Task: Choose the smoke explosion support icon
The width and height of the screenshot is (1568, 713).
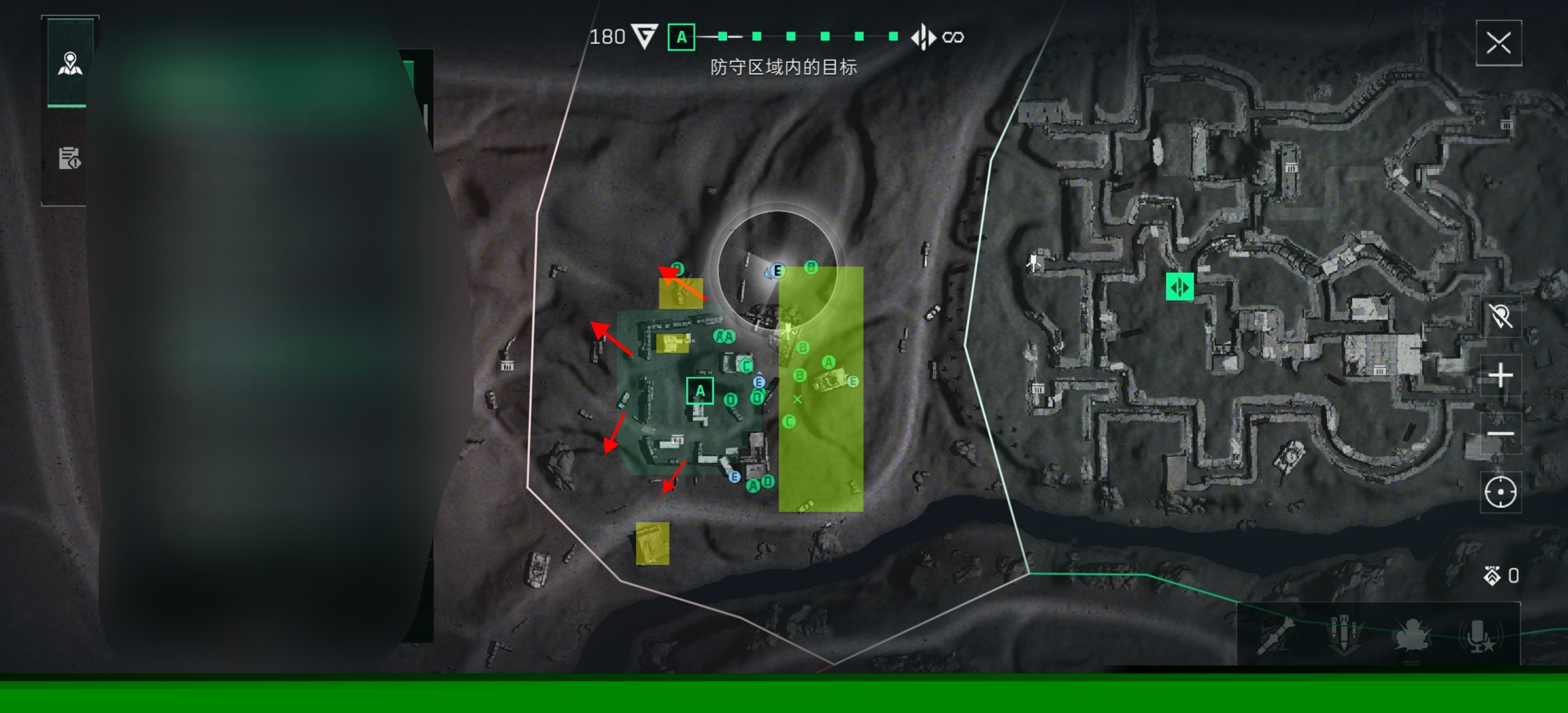Action: point(1411,634)
